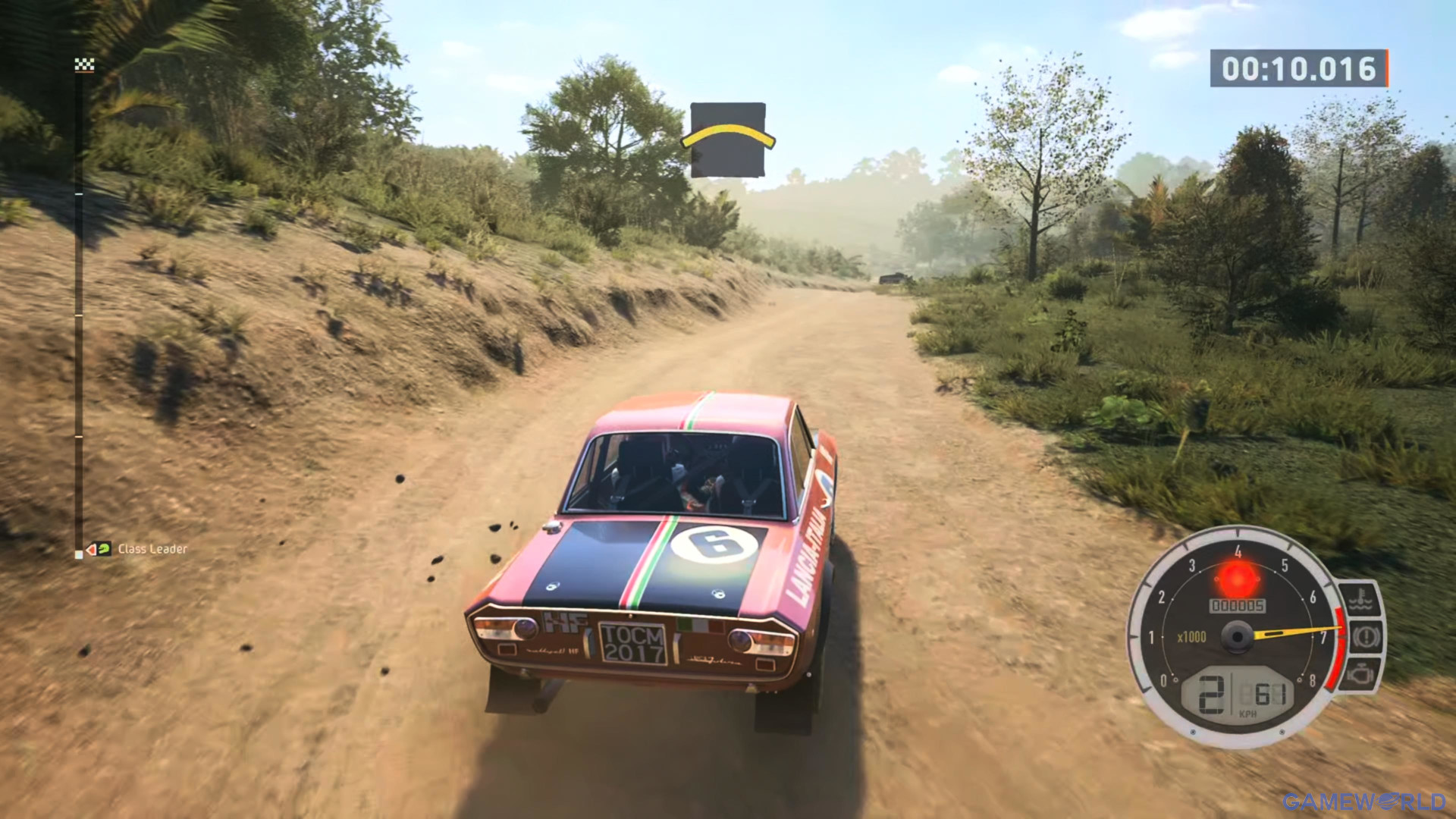Click the coolant temperature warning icon

coord(1361,598)
